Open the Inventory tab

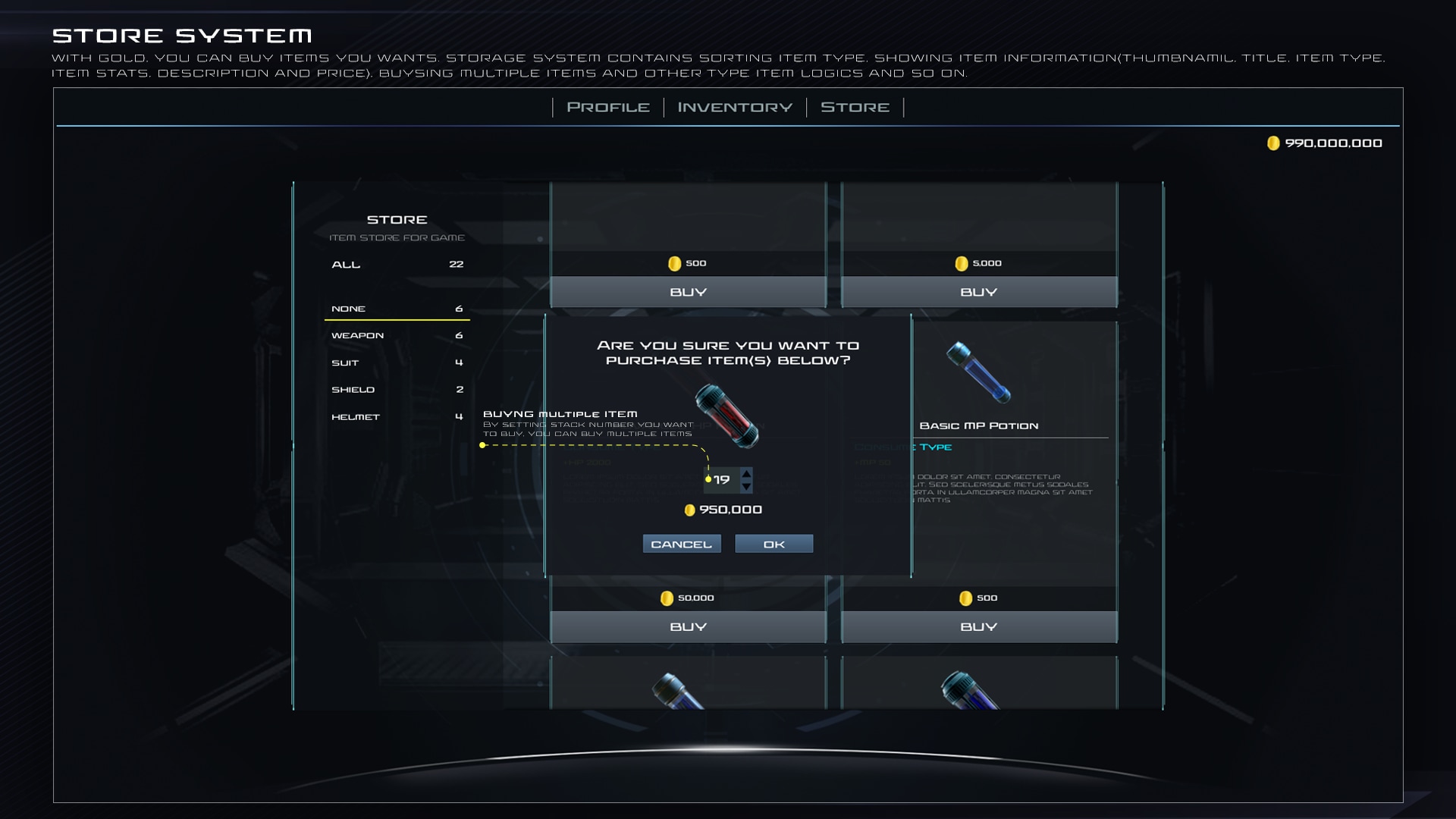pyautogui.click(x=734, y=107)
